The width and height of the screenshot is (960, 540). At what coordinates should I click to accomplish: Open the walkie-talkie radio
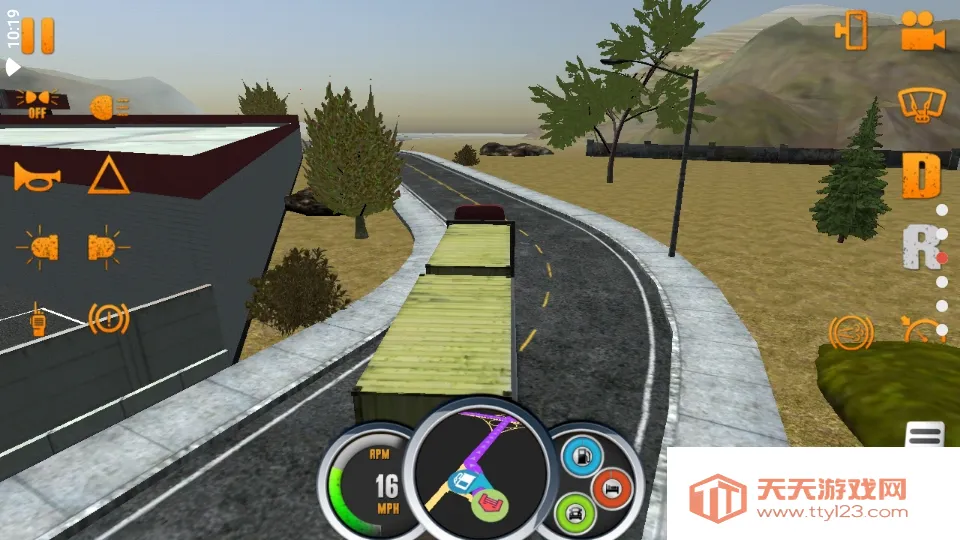(x=38, y=319)
